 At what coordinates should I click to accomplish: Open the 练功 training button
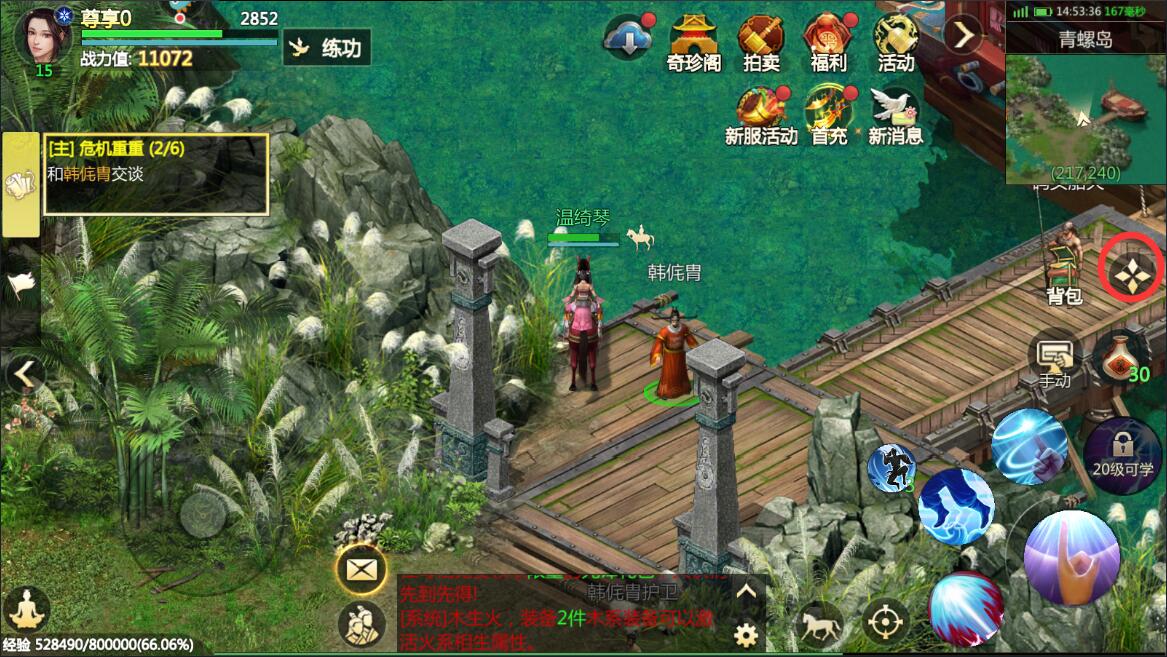pyautogui.click(x=327, y=47)
